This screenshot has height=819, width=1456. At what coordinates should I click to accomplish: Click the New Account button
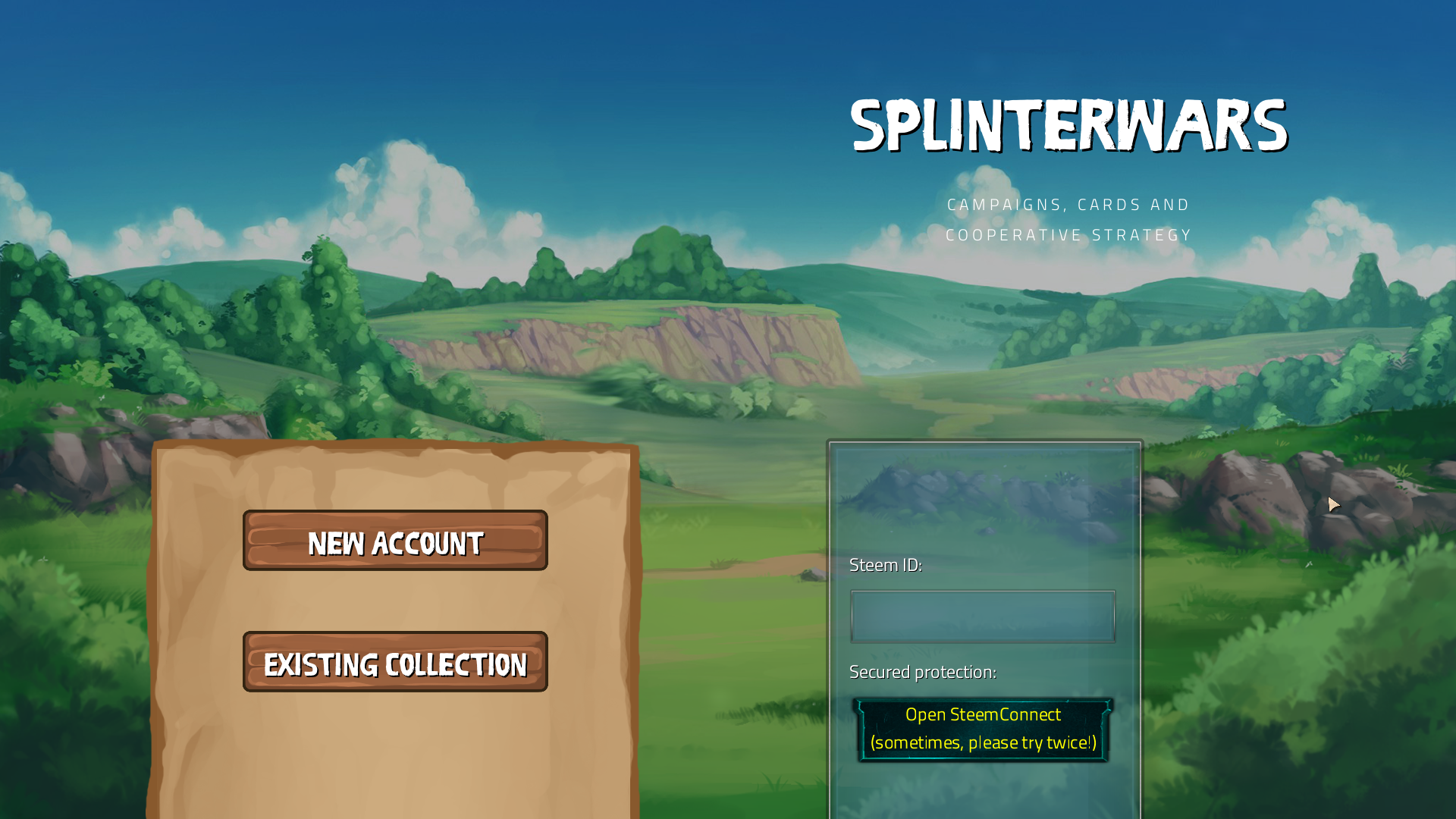395,541
